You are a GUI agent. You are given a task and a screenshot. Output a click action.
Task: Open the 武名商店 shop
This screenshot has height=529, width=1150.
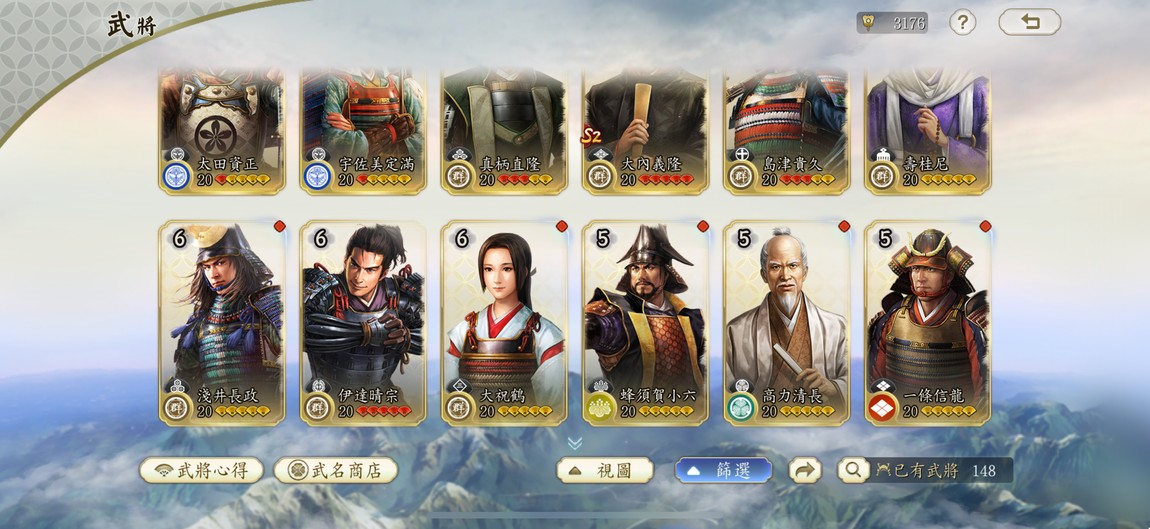[x=336, y=470]
